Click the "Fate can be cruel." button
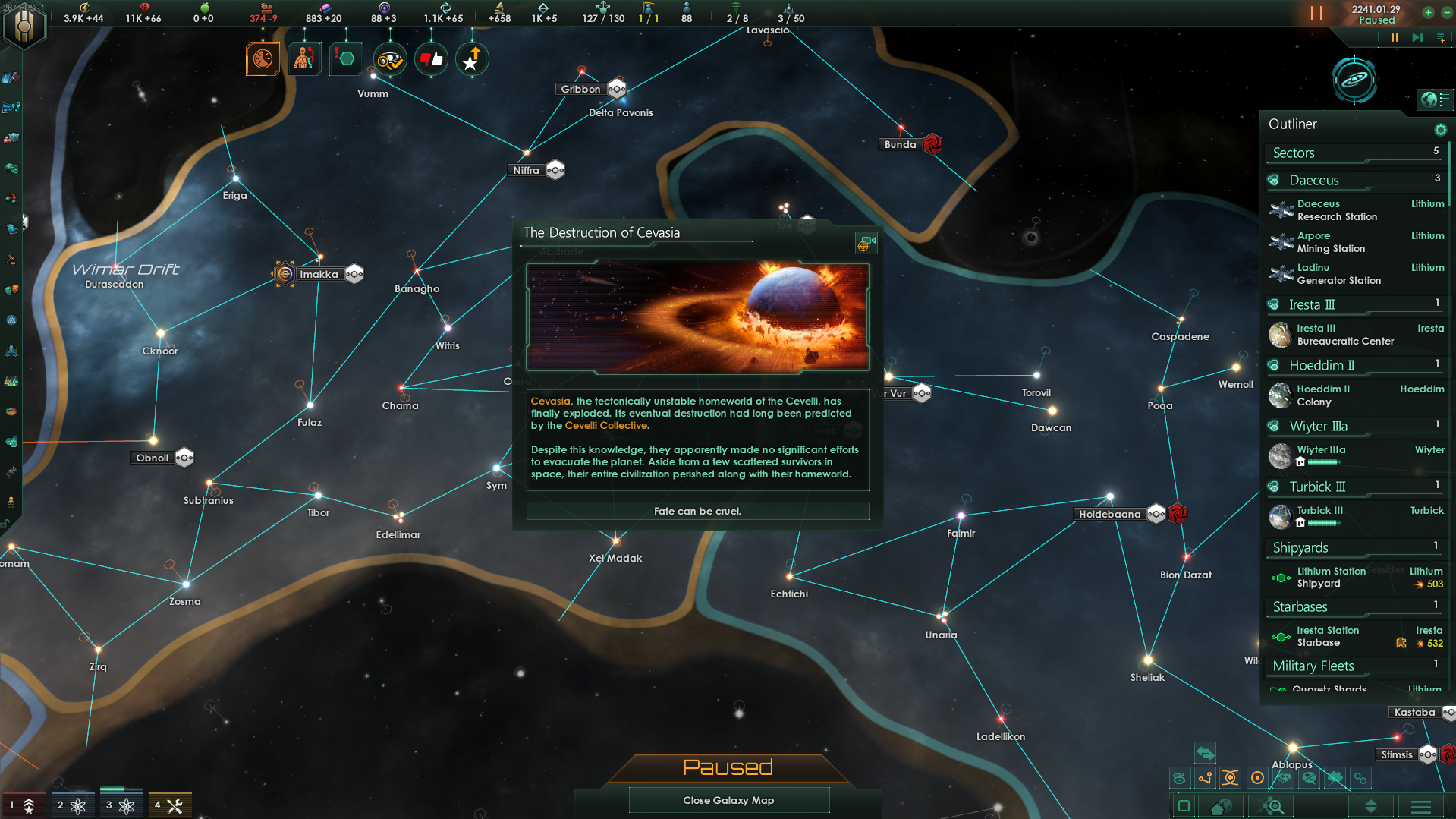 pyautogui.click(x=697, y=511)
